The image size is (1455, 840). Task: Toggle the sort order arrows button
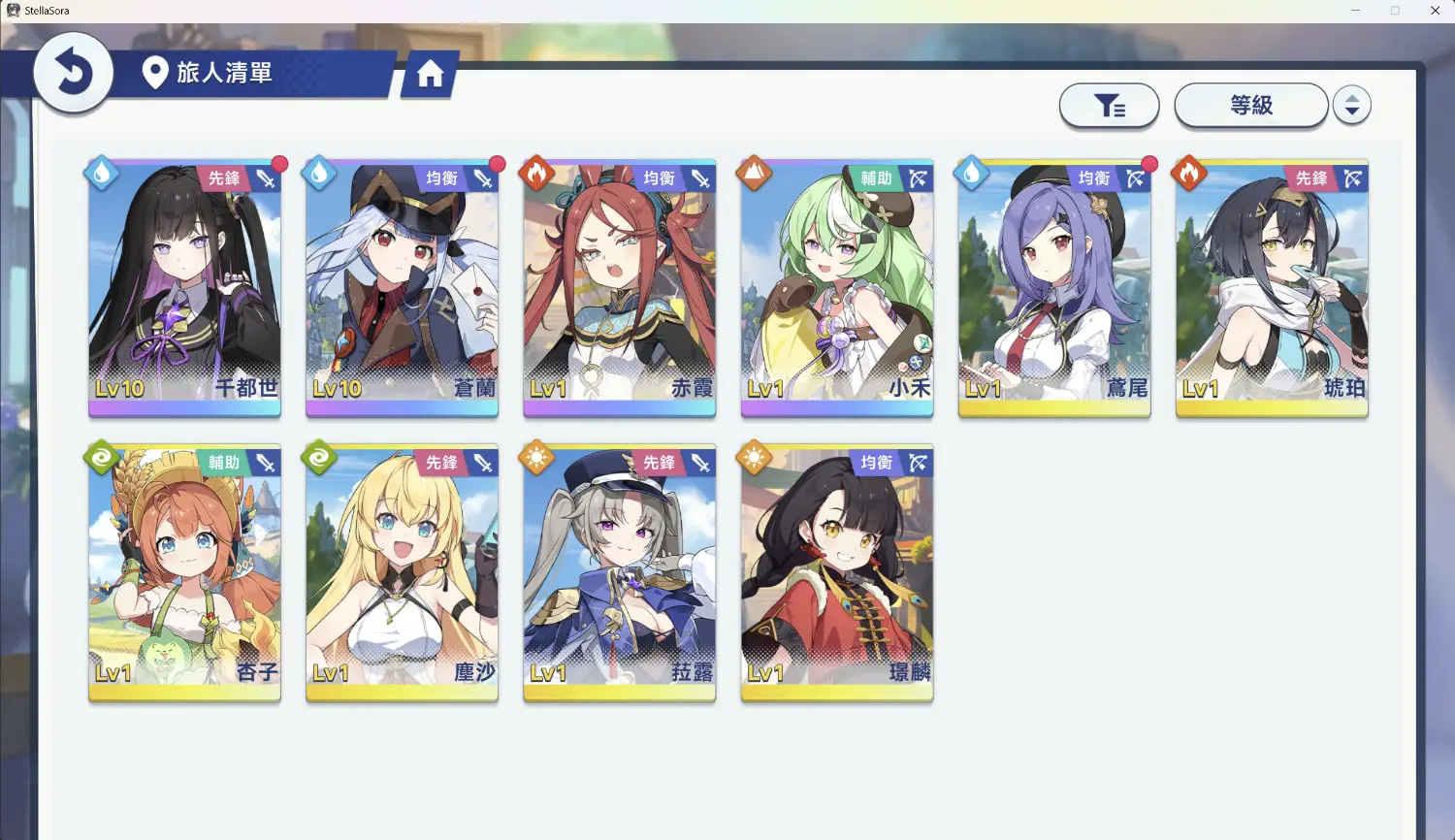tap(1351, 105)
